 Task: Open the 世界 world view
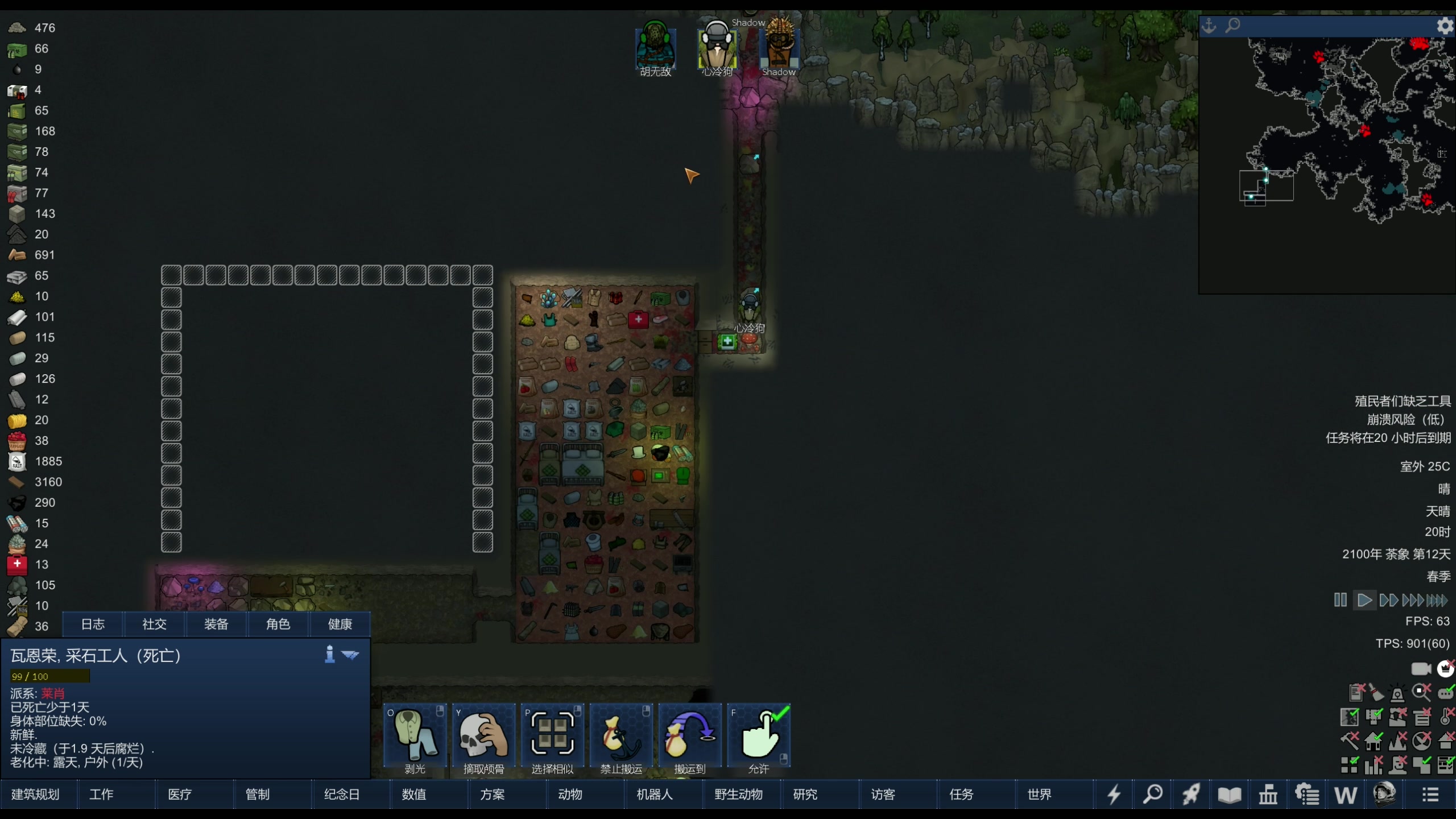point(1039,794)
